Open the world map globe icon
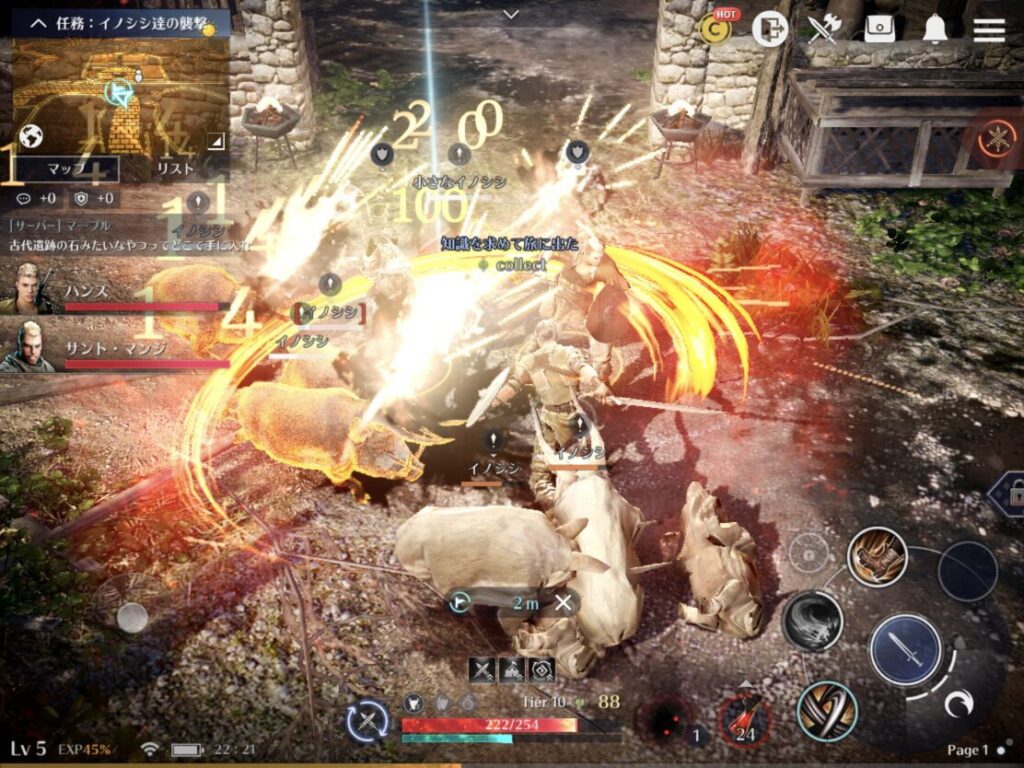Screen dimensions: 1024x768 (x=31, y=136)
